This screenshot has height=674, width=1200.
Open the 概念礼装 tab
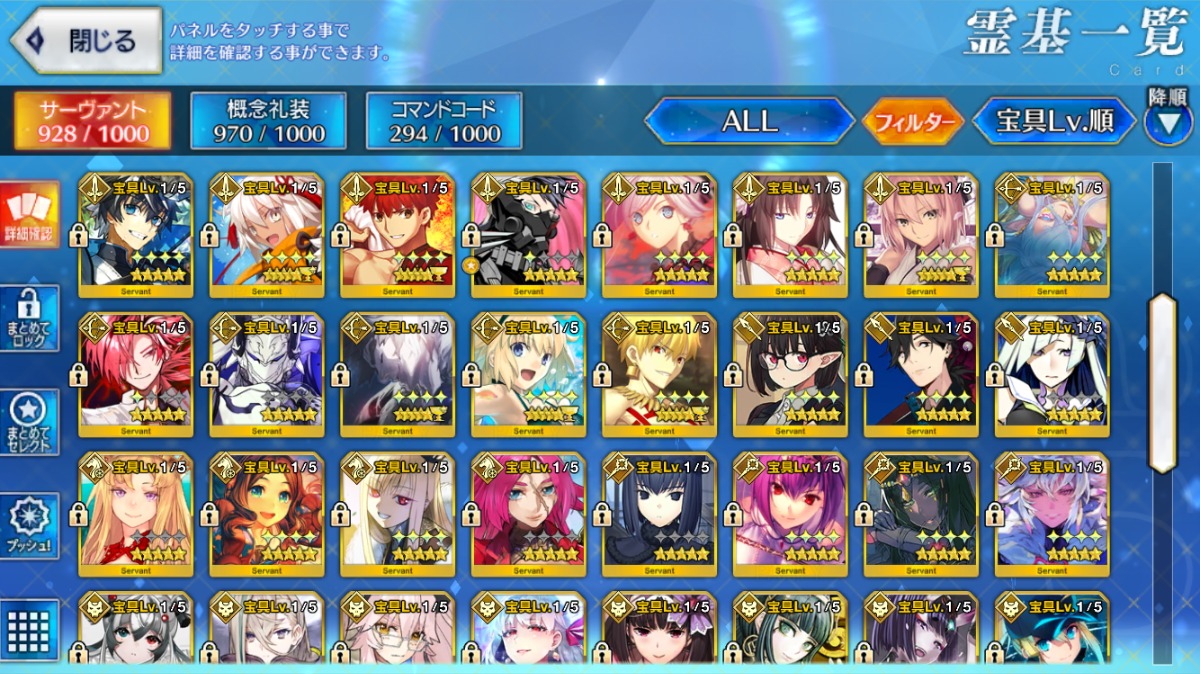268,121
